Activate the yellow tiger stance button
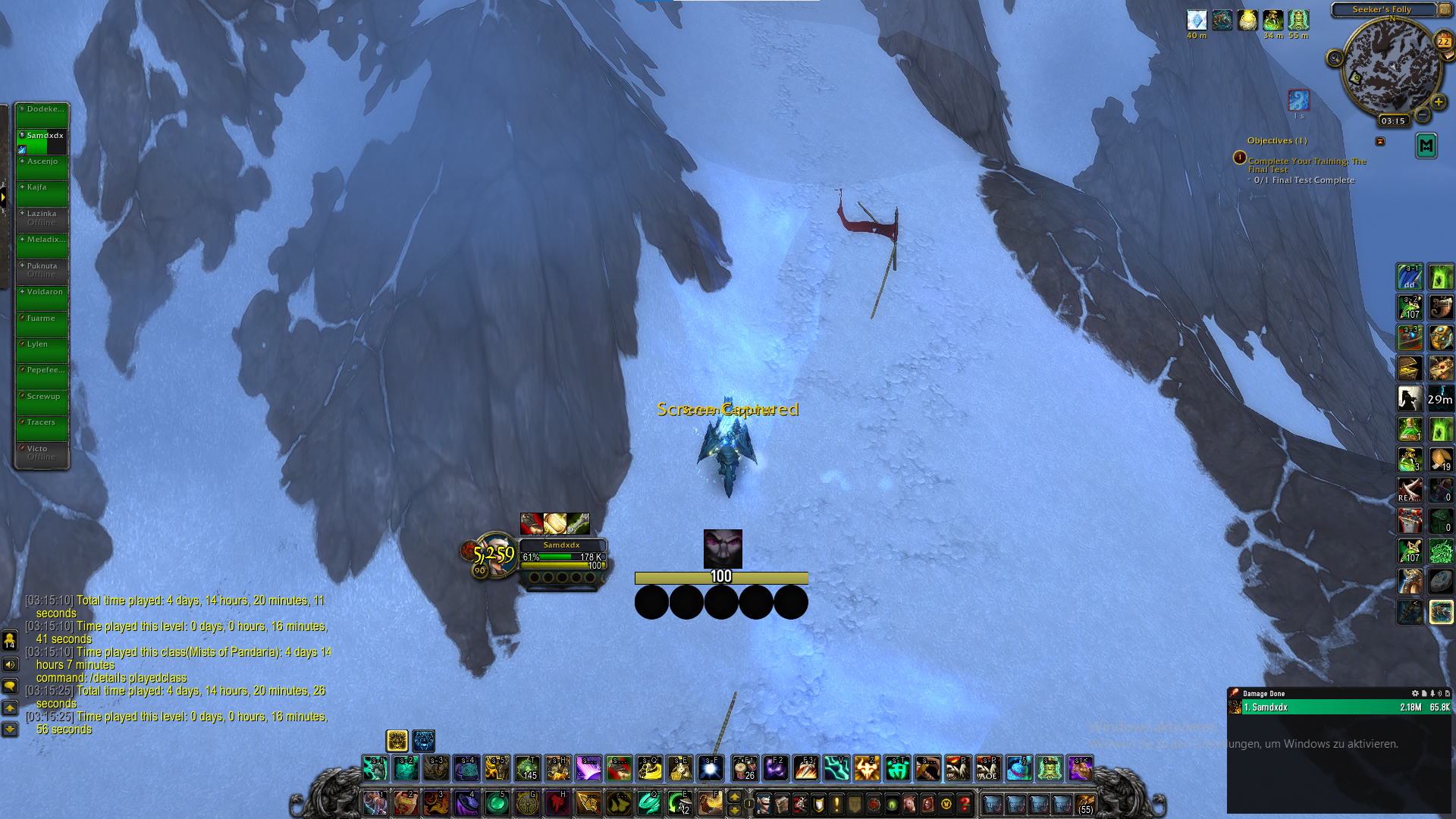The image size is (1456, 819). 397,740
